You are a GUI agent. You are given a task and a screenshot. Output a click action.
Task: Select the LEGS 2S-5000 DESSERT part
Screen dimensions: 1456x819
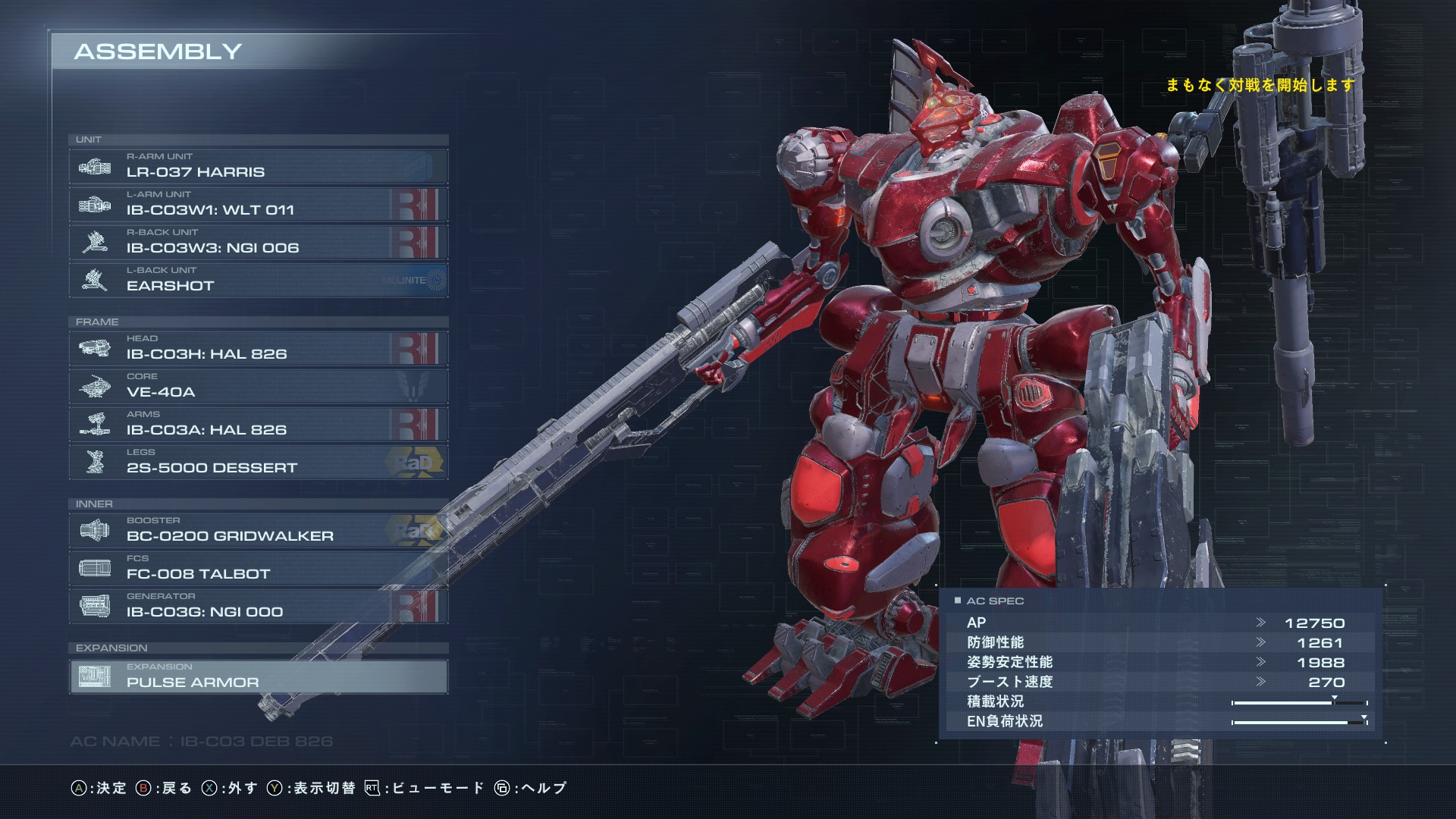coord(258,462)
